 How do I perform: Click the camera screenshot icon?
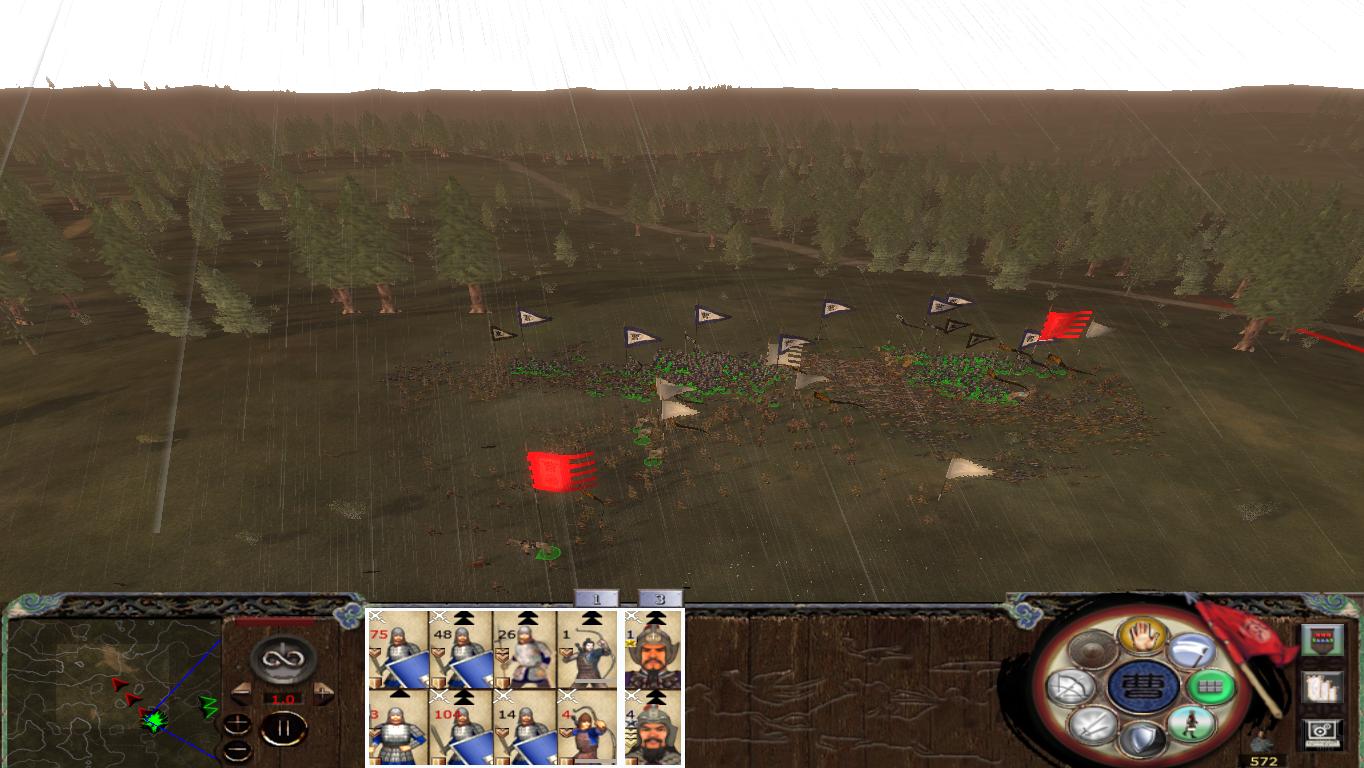1320,733
